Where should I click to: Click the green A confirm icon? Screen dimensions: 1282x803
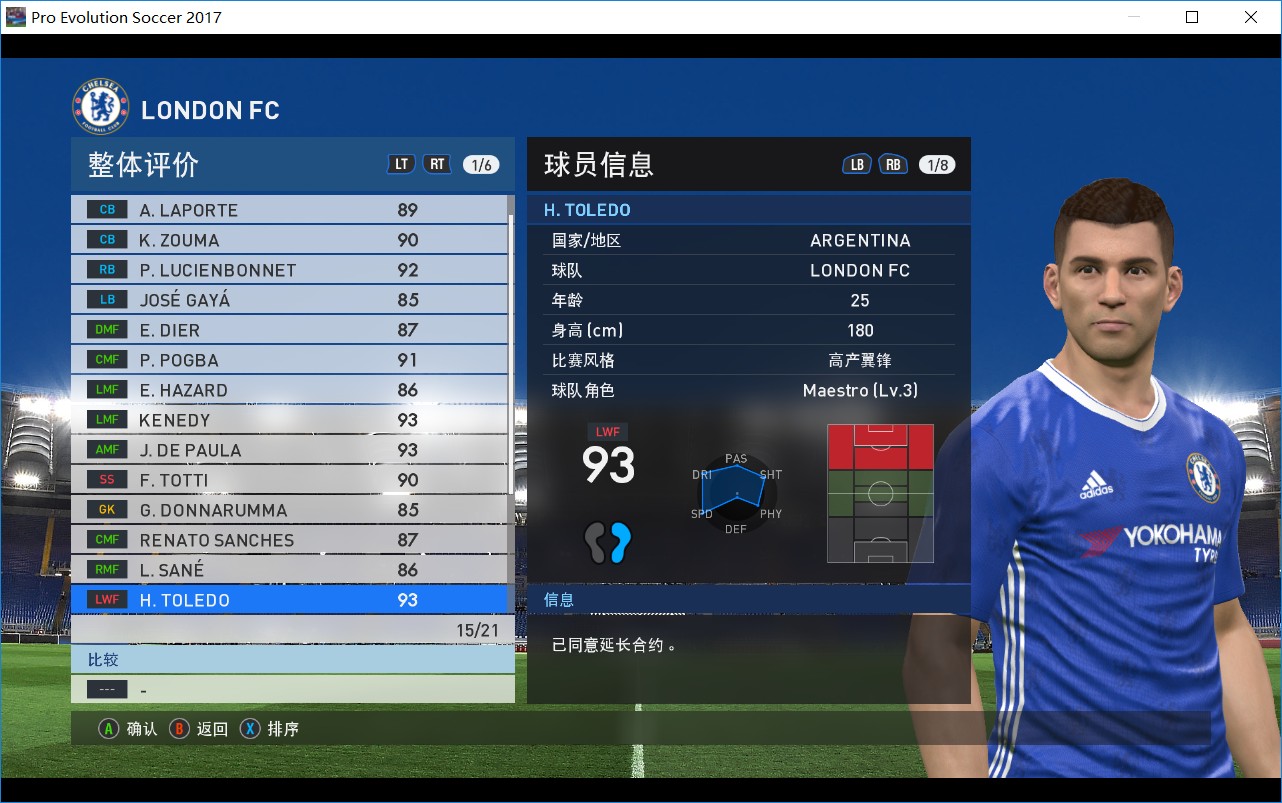109,728
